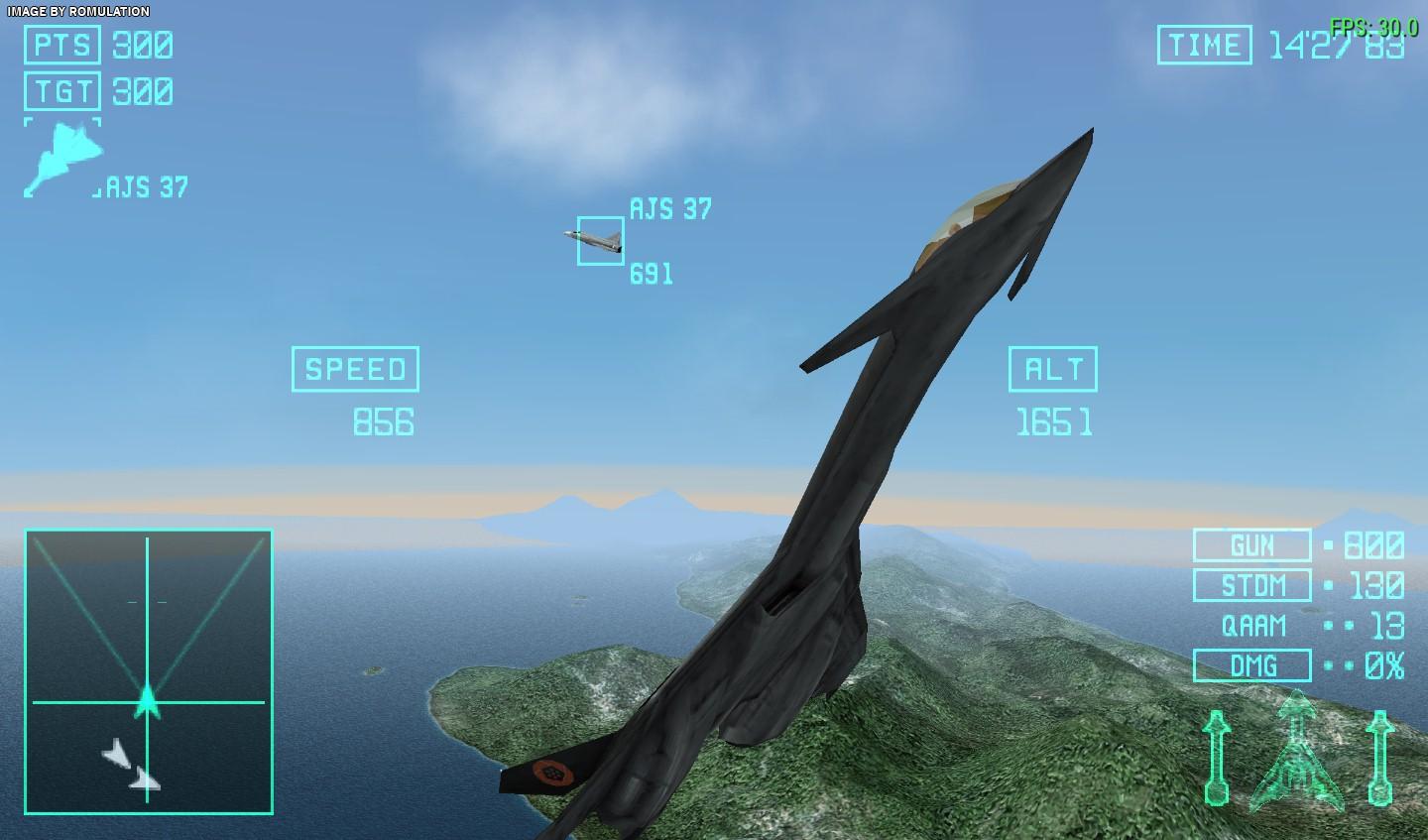Click the player arrow on the radar
This screenshot has height=840, width=1428.
coord(147,699)
